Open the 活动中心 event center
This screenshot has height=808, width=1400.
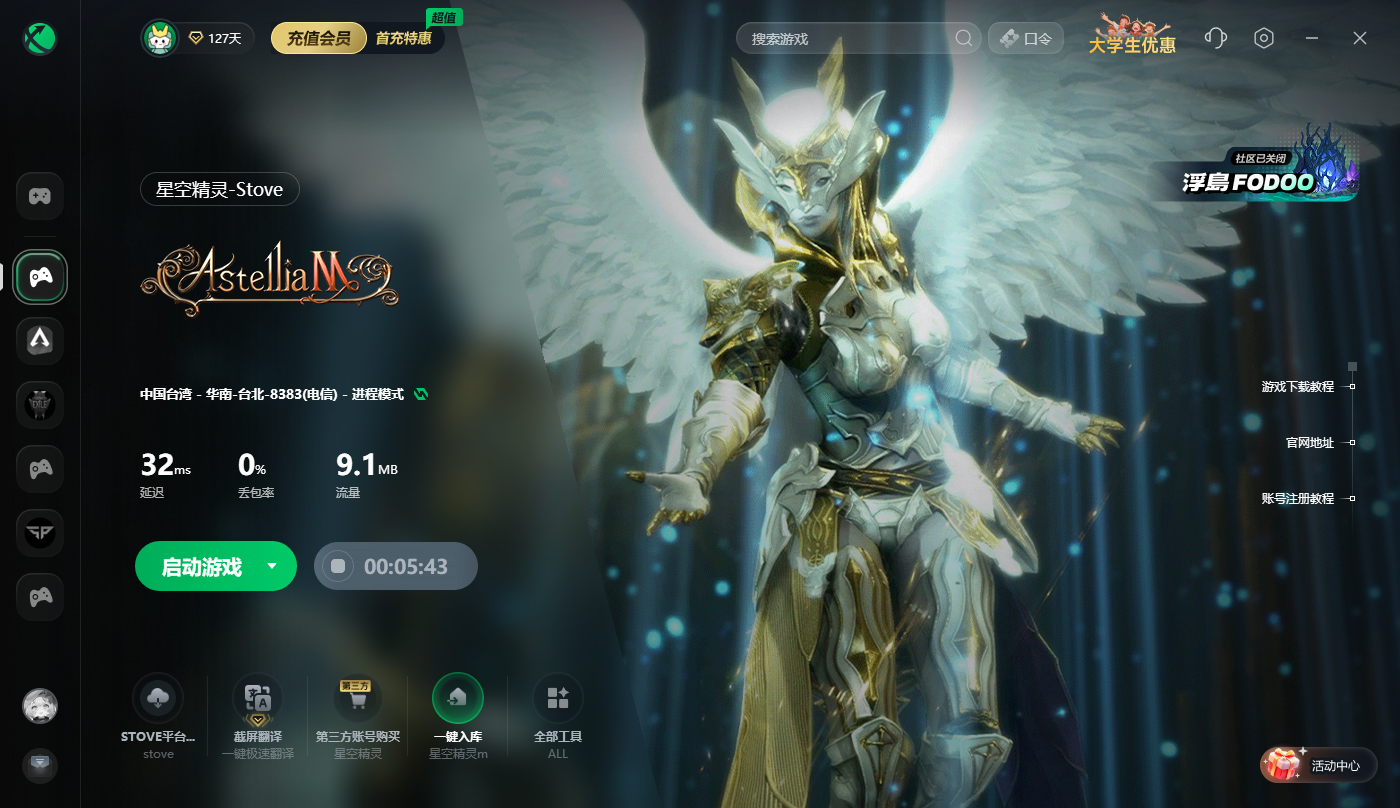pos(1319,766)
